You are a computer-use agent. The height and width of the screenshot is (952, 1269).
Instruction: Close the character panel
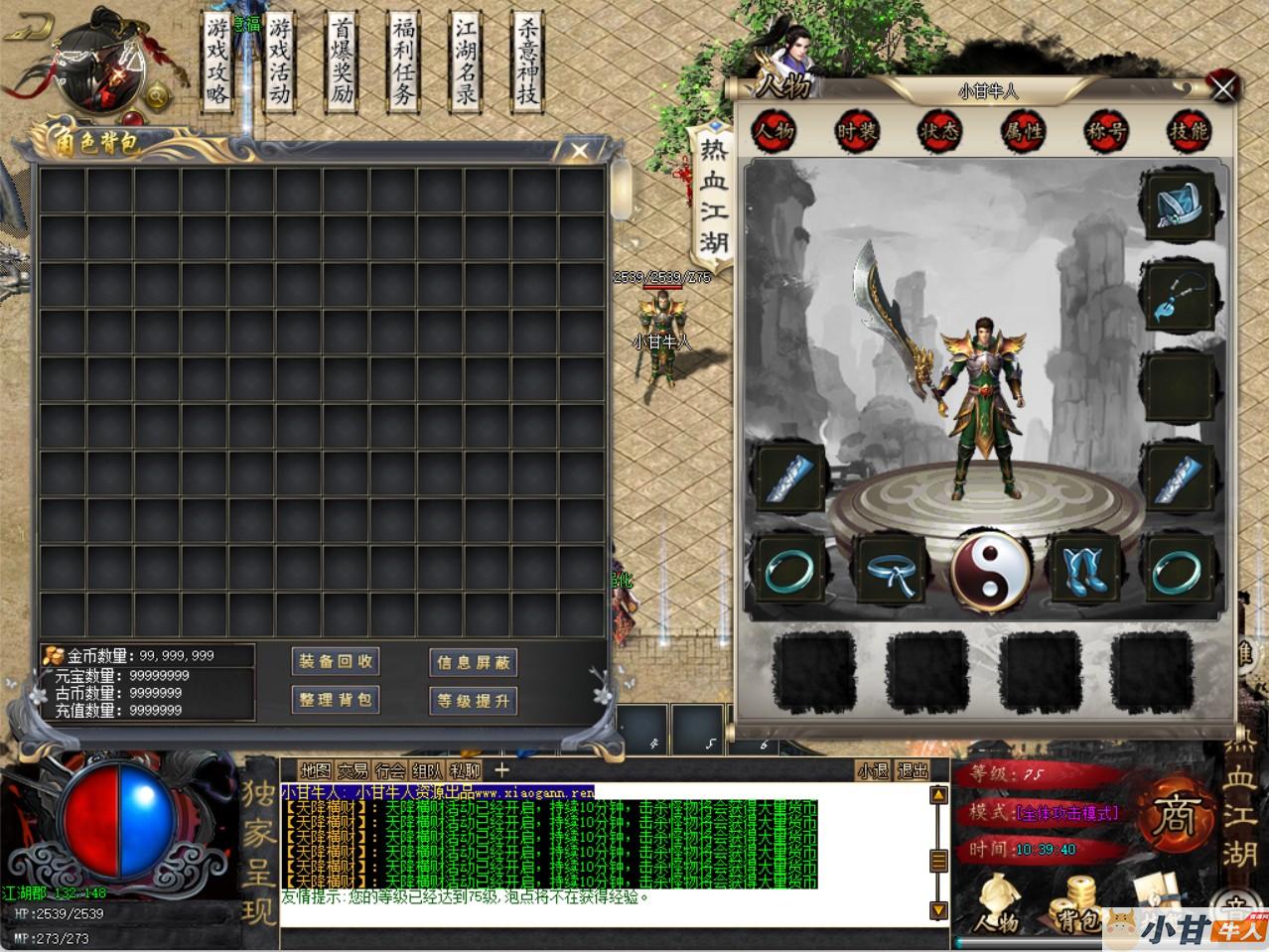coord(1222,88)
